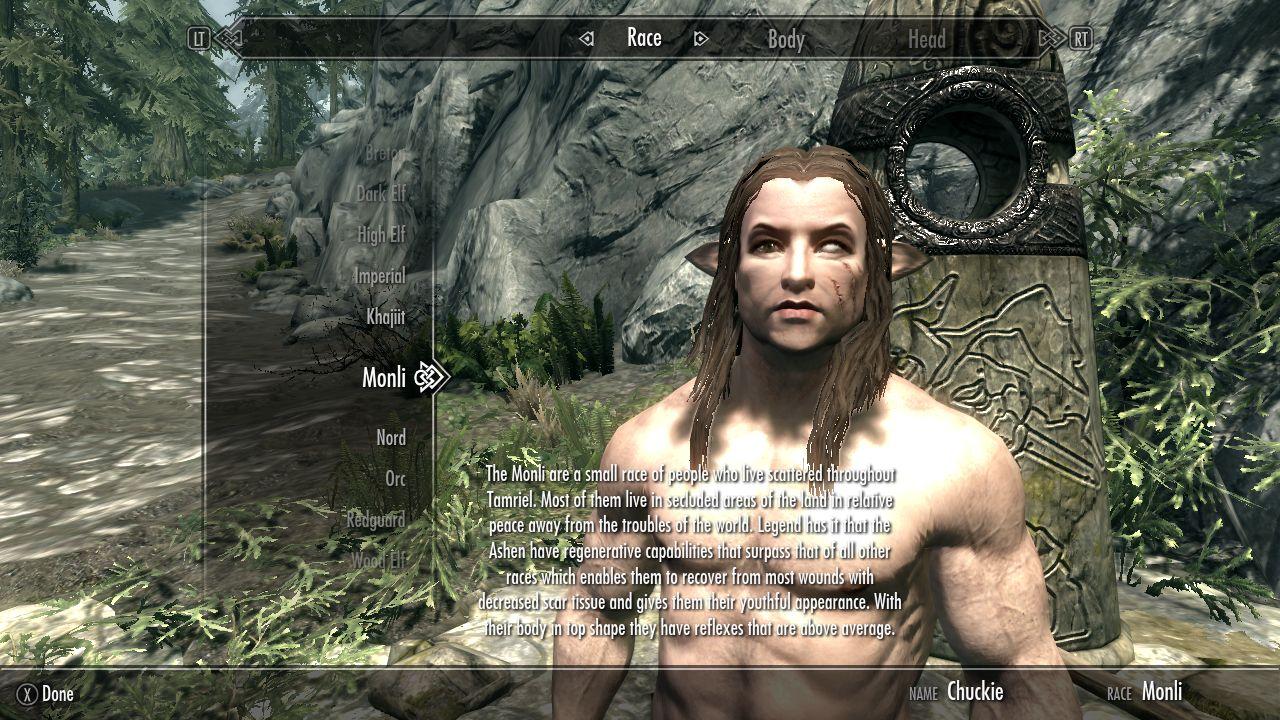Viewport: 1280px width, 720px height.
Task: Choose the Orc race
Action: [395, 479]
